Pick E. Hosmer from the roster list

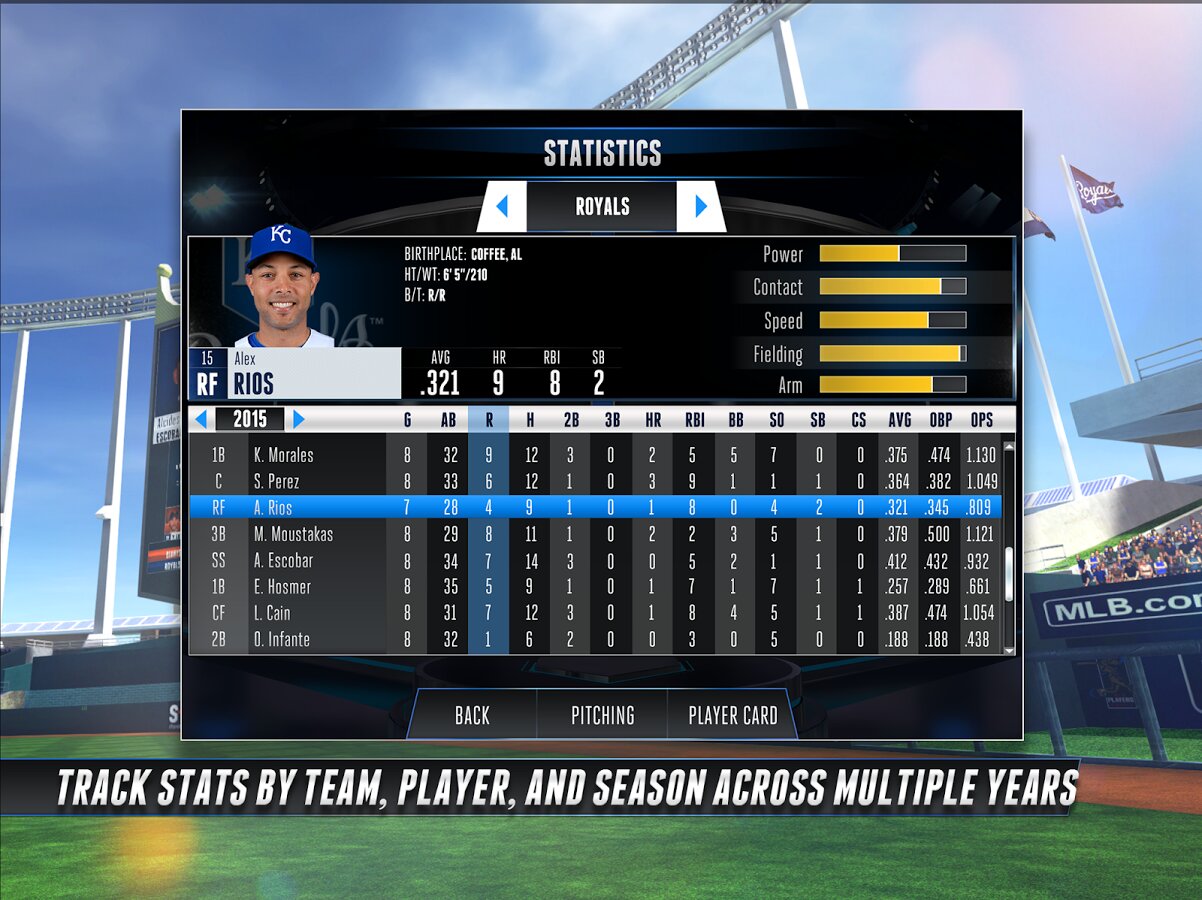(x=283, y=587)
